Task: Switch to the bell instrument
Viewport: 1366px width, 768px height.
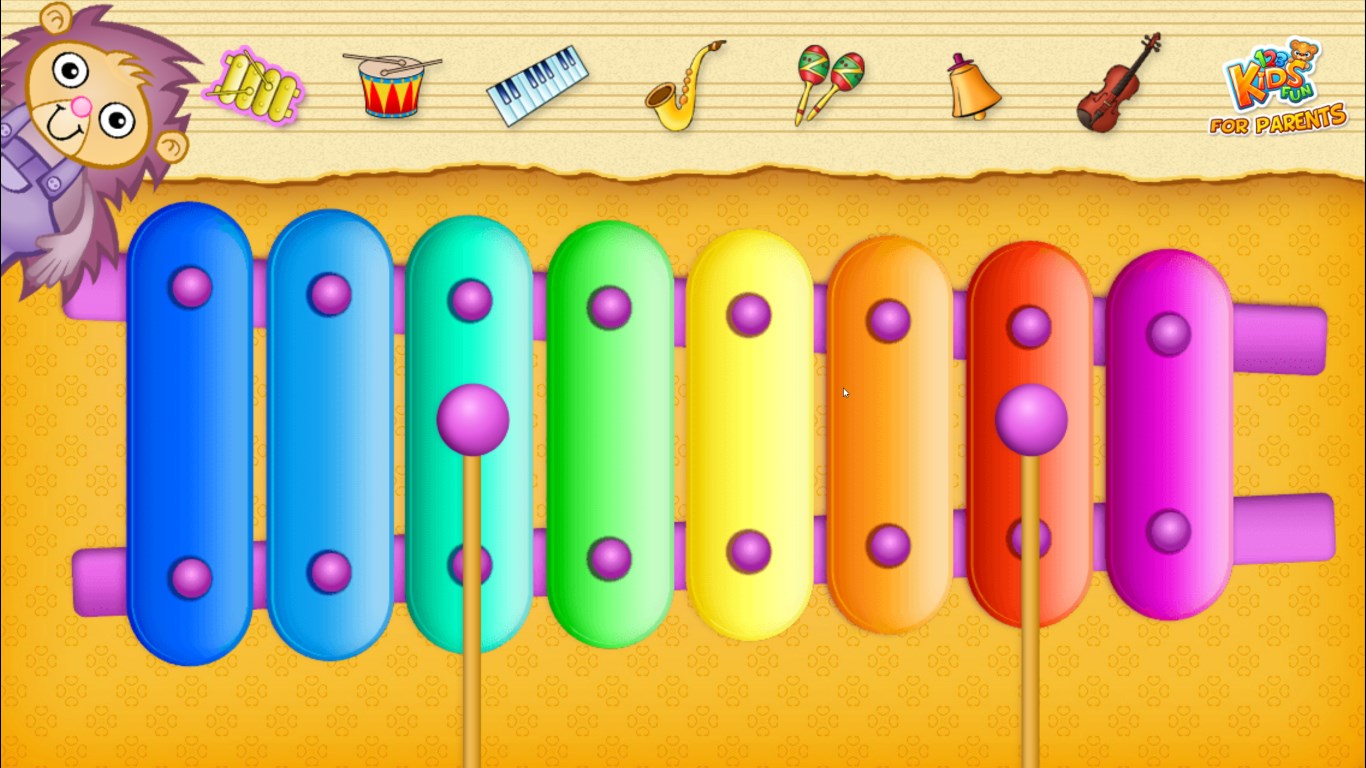Action: (x=973, y=88)
